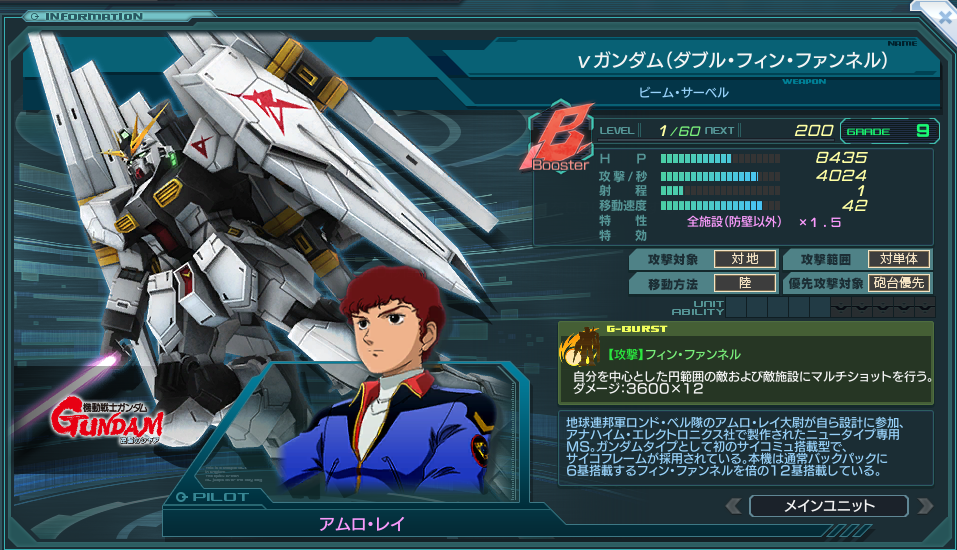Show the next unit with right arrow
This screenshot has width=957, height=550.
click(x=924, y=506)
